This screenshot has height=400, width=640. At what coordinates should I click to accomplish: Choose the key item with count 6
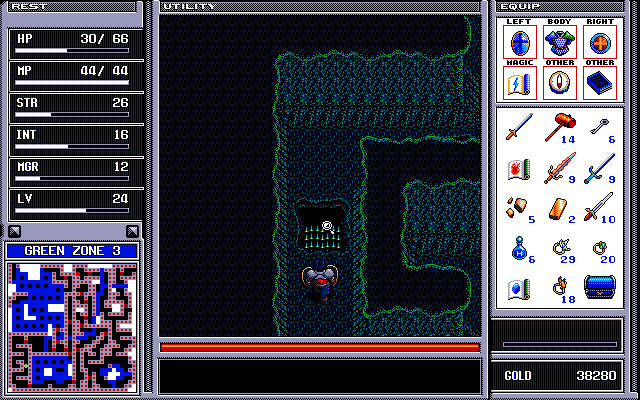click(x=598, y=126)
